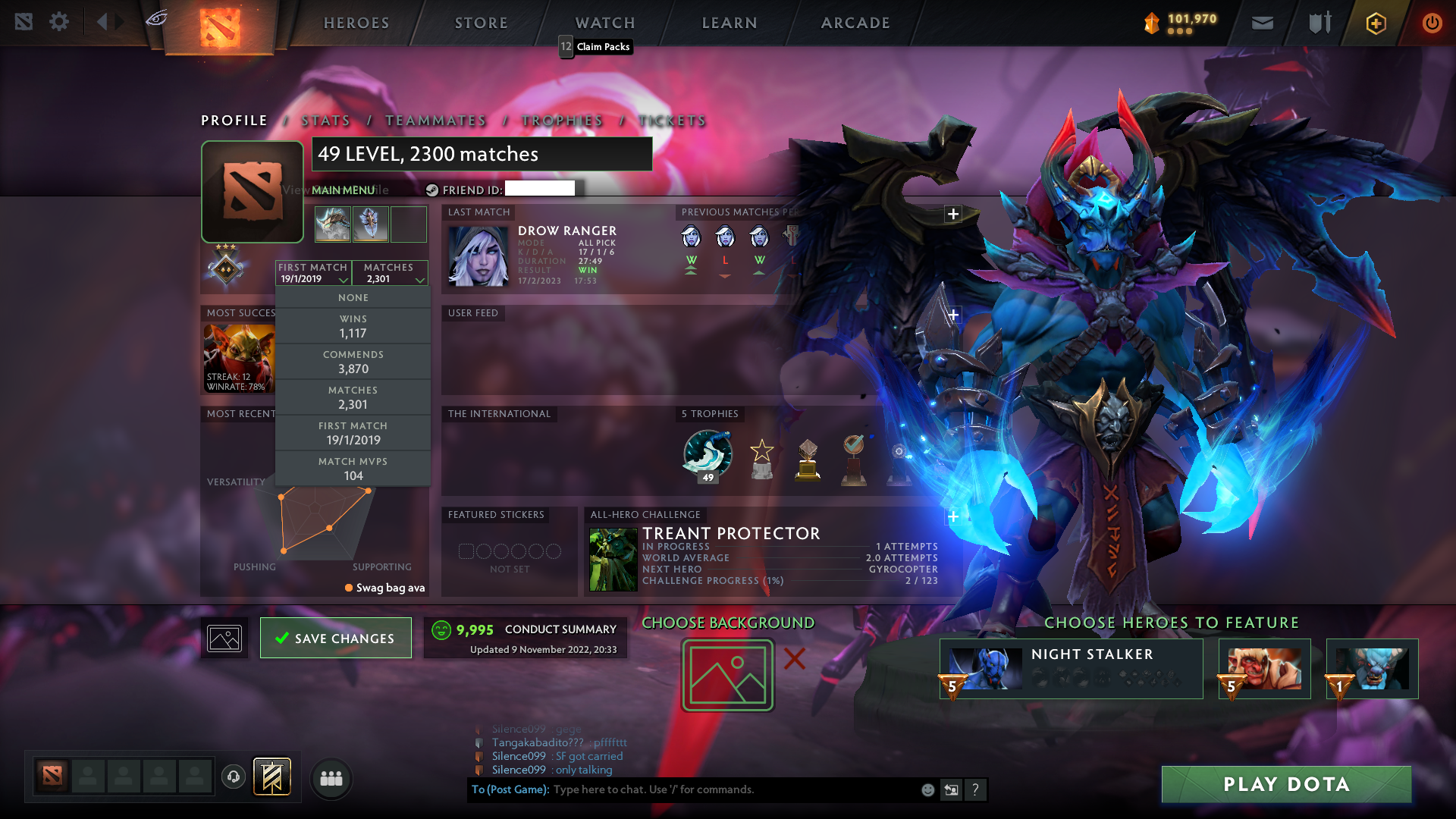Screen dimensions: 1456x819
Task: Select the banner emblem next to the party slots
Action: click(271, 777)
